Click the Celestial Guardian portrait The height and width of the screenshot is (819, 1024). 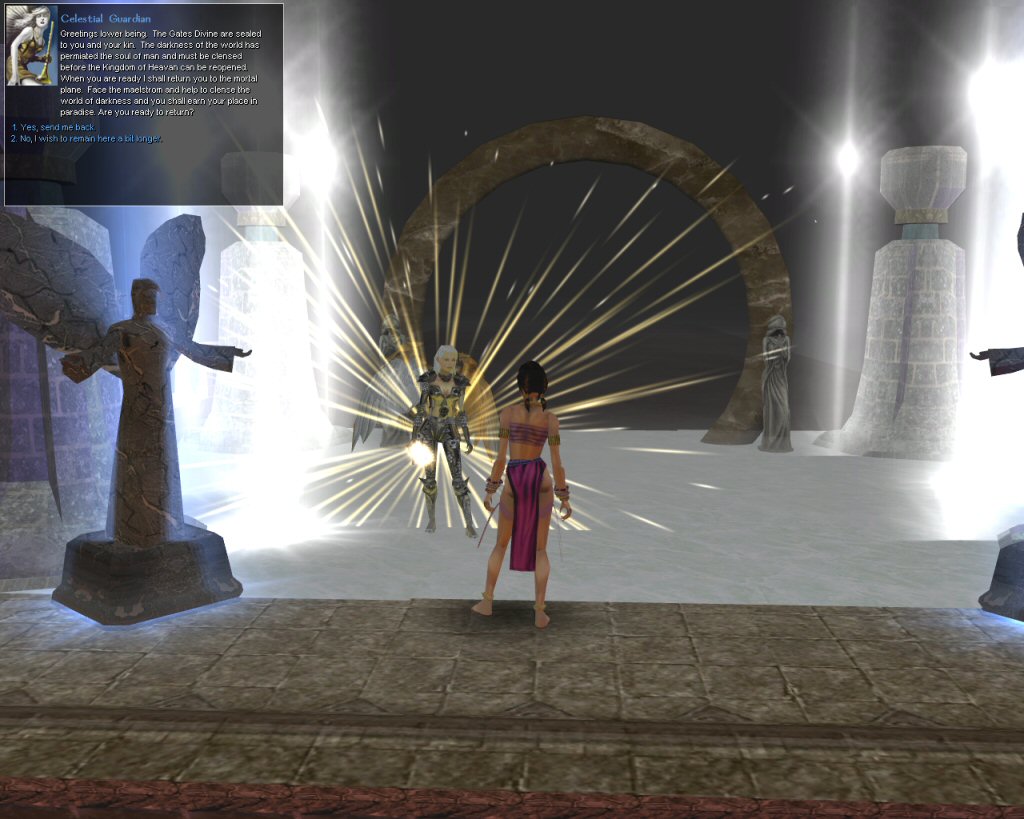tap(28, 46)
